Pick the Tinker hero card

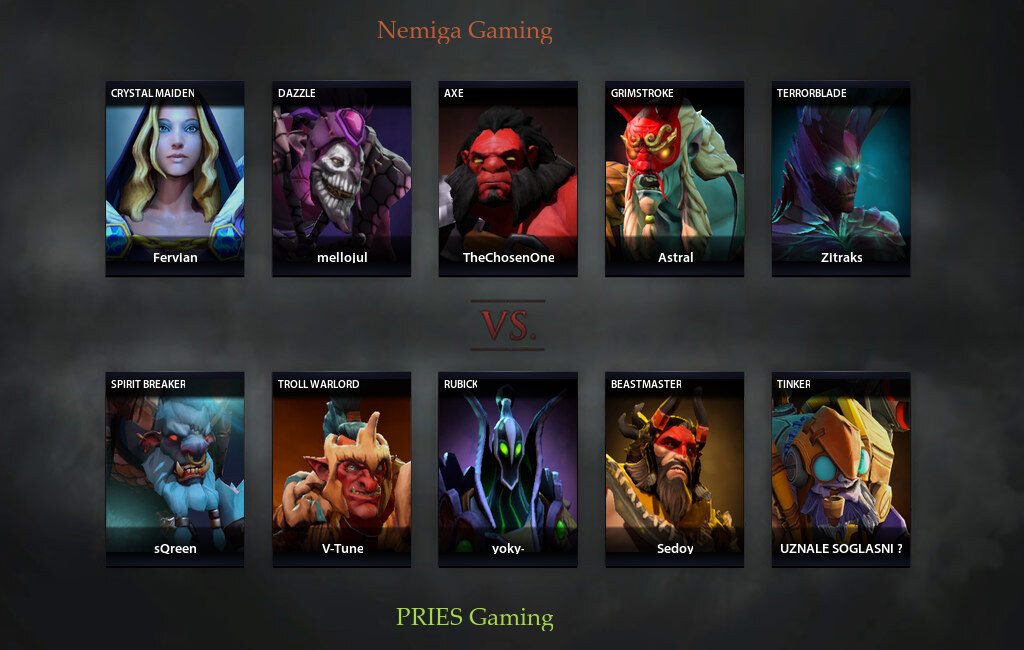pyautogui.click(x=840, y=469)
